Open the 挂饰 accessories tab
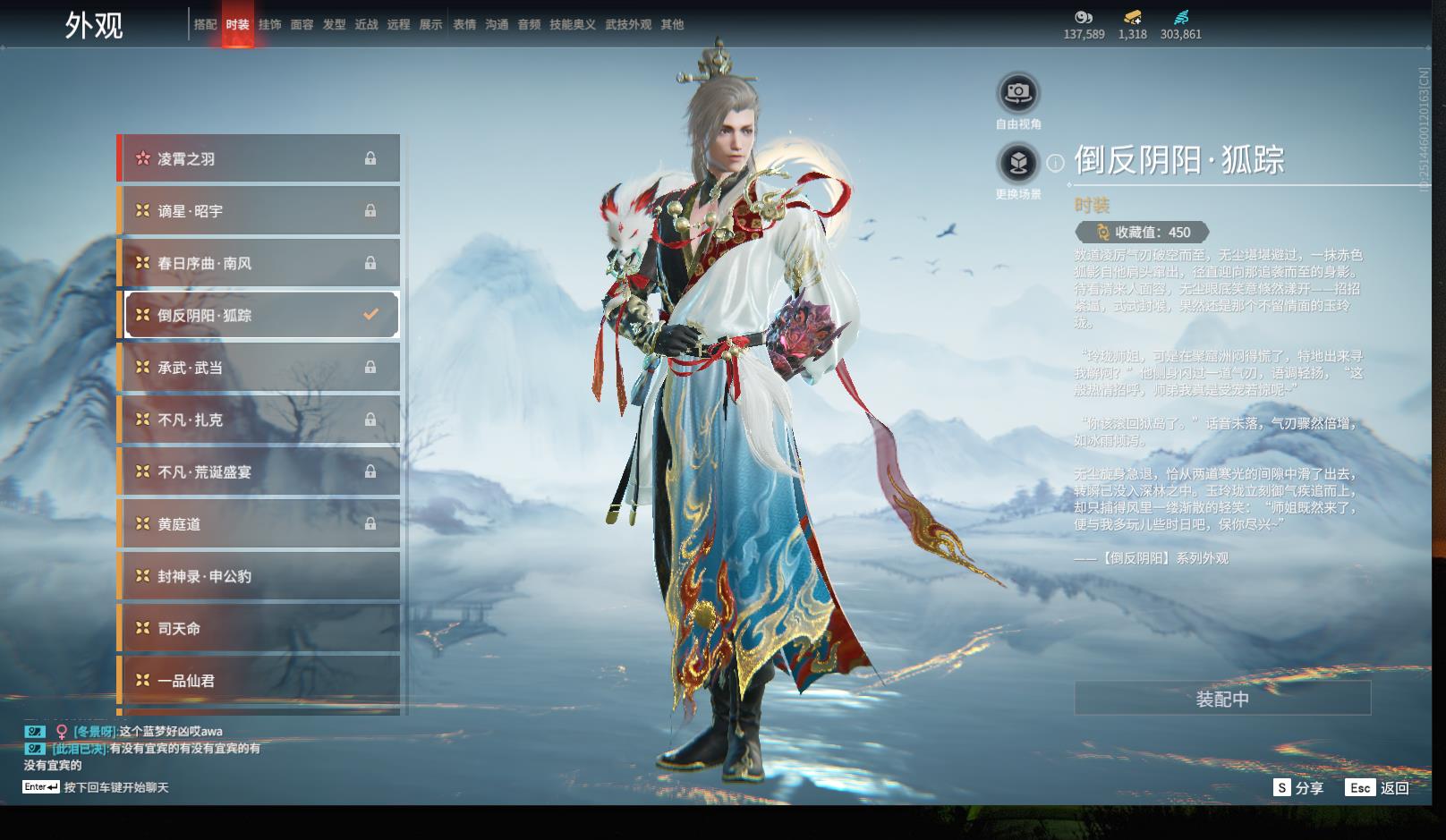 pos(269,25)
